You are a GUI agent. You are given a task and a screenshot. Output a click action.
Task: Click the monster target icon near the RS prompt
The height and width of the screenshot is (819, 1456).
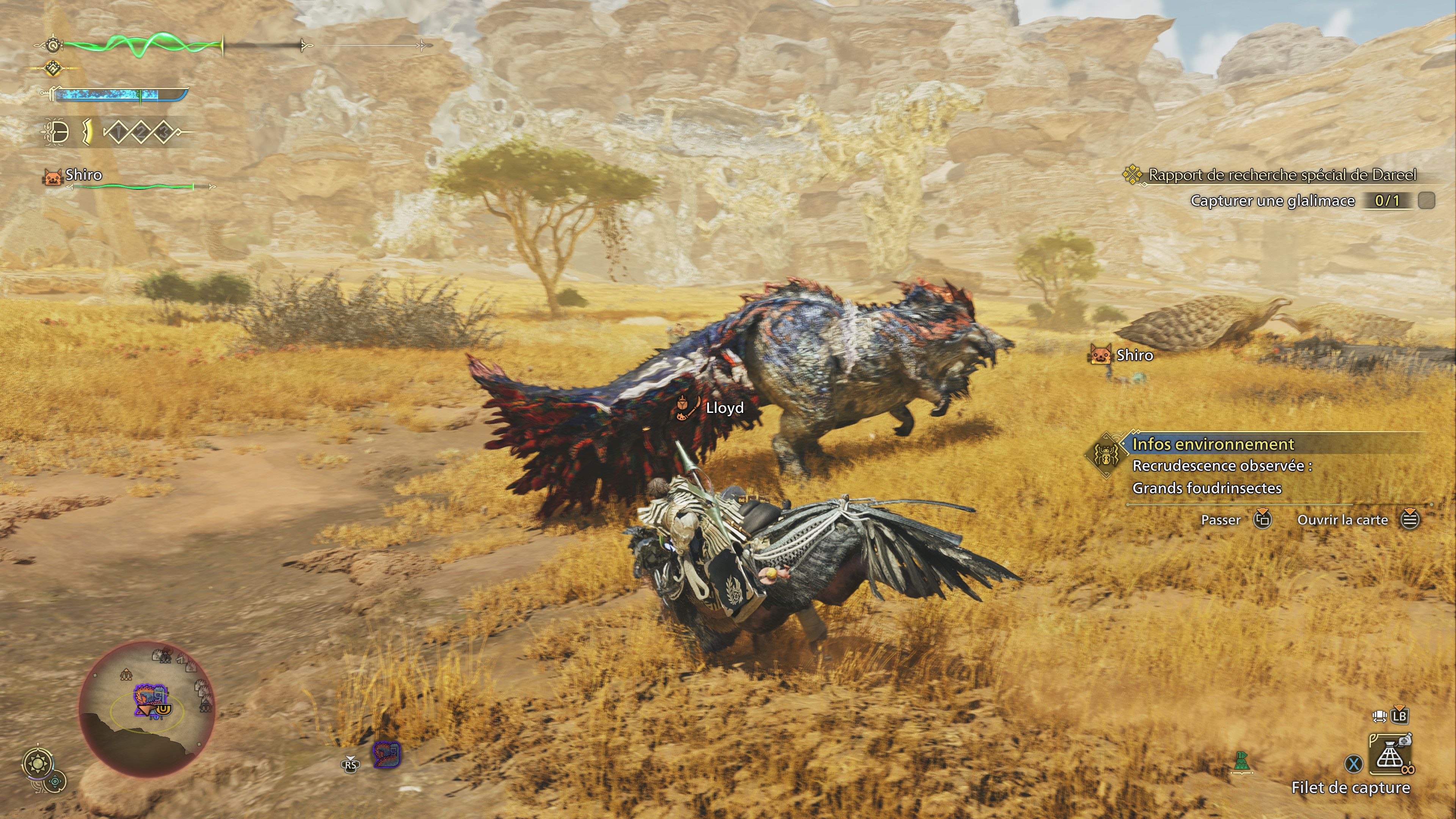coord(387,755)
